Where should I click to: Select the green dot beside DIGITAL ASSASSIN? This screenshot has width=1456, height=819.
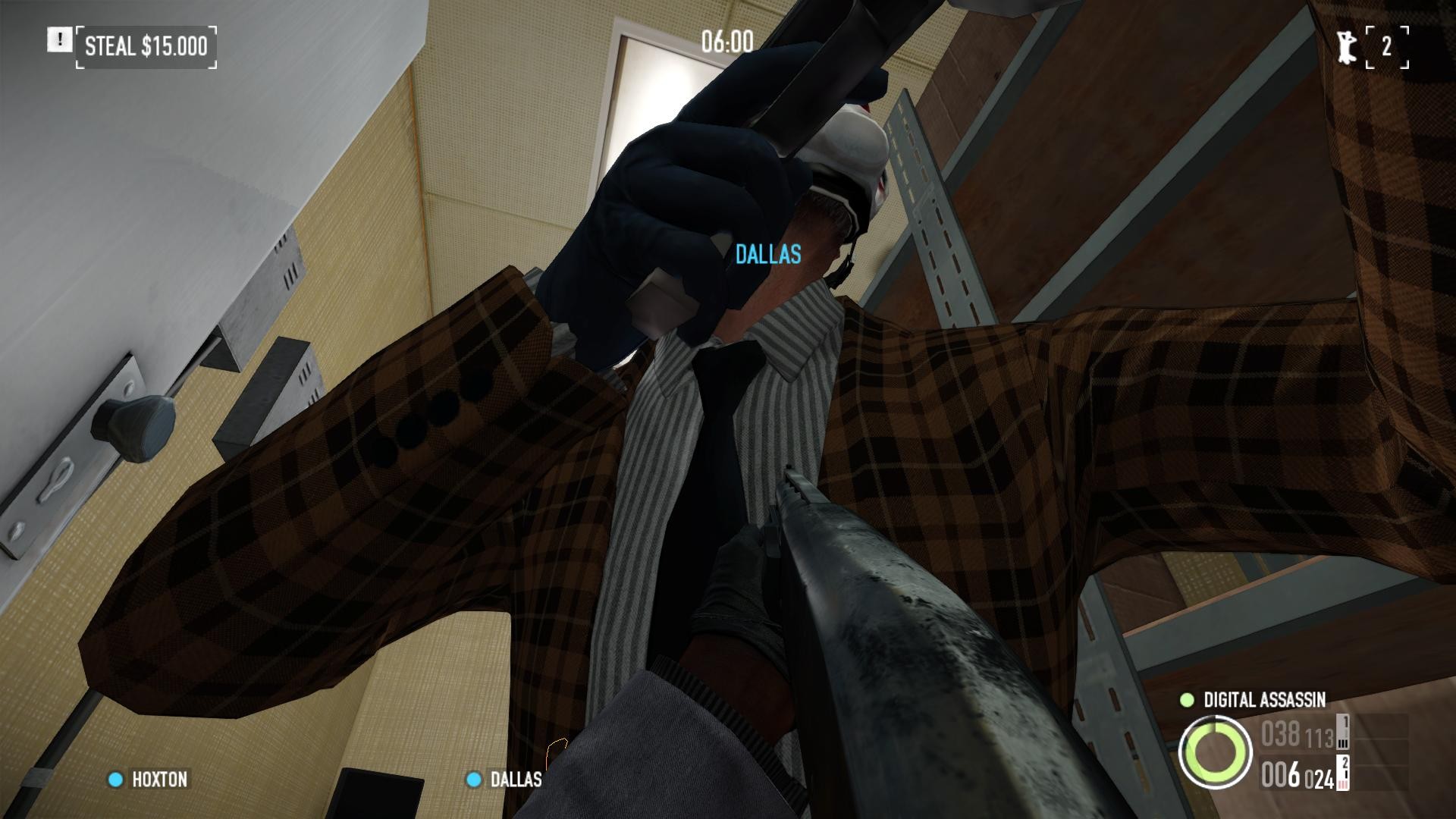point(1187,701)
